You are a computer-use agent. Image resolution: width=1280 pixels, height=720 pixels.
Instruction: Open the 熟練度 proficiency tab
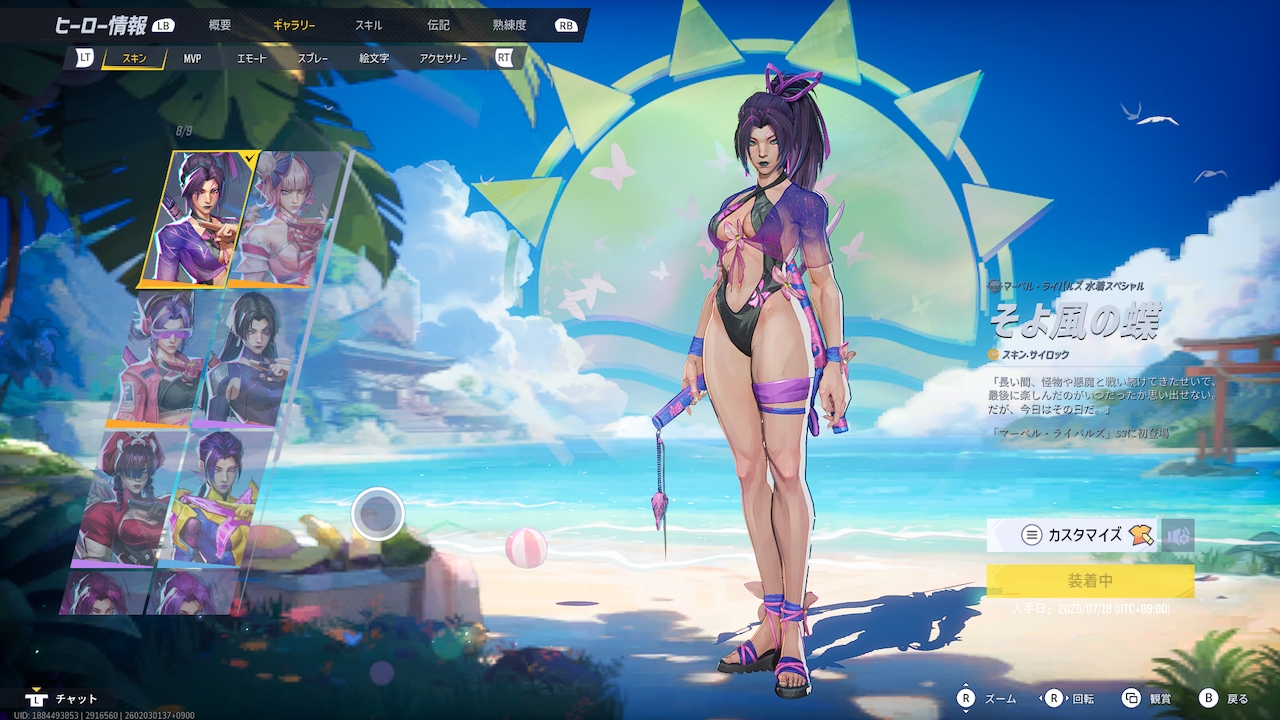tap(509, 25)
